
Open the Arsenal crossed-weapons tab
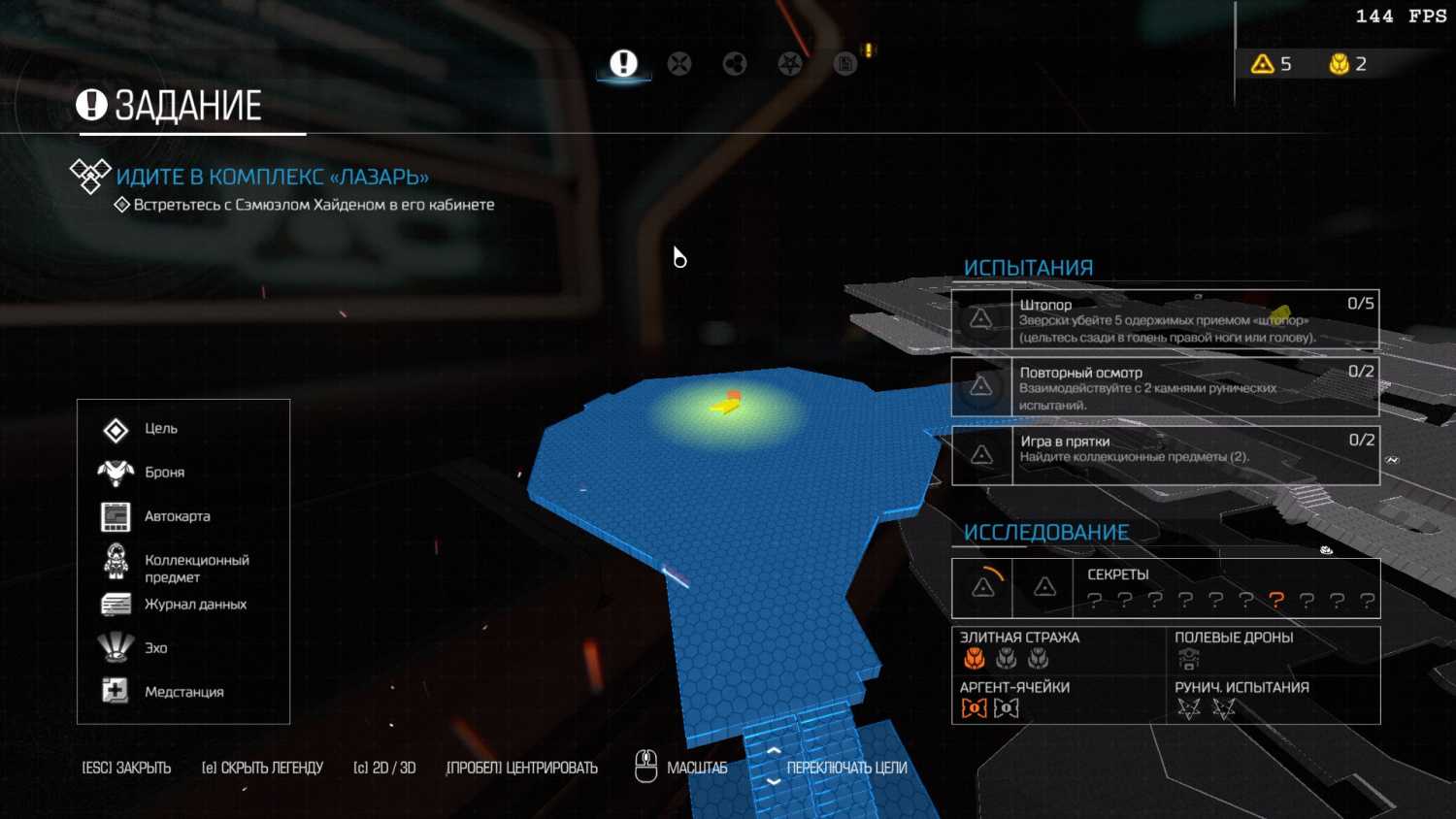679,64
